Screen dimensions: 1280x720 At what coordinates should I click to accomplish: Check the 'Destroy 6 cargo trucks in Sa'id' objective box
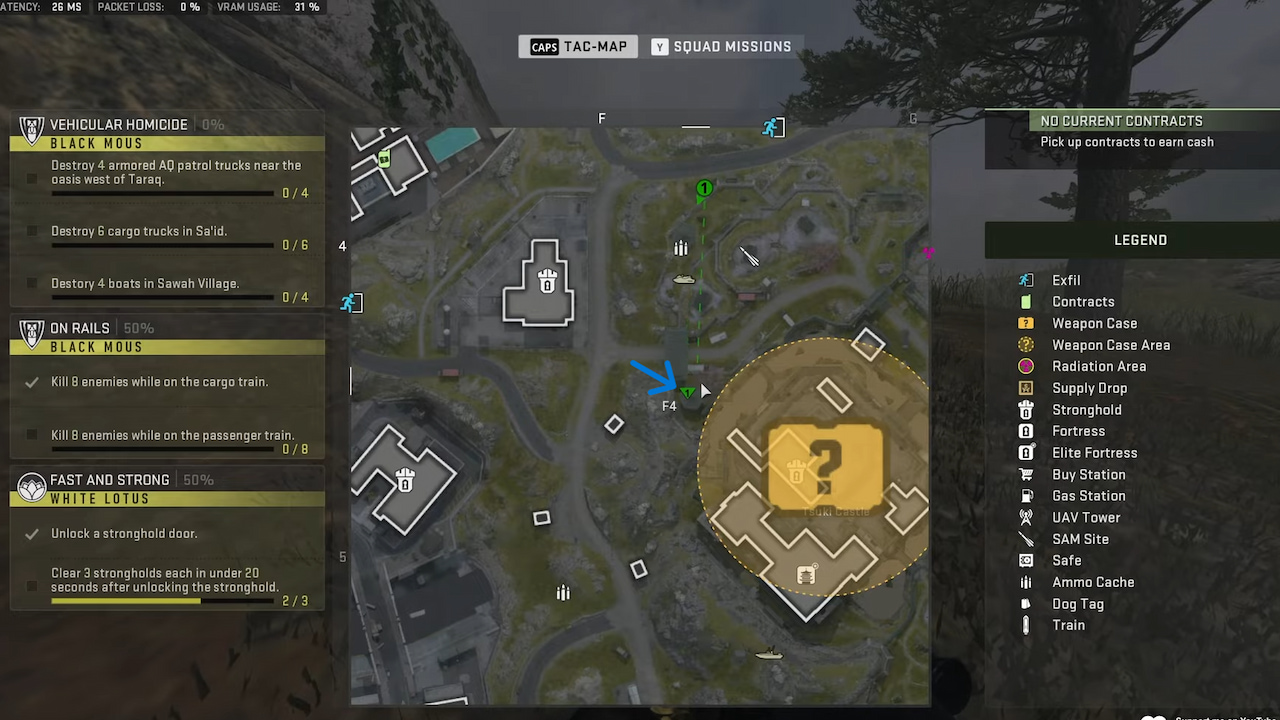tap(33, 231)
